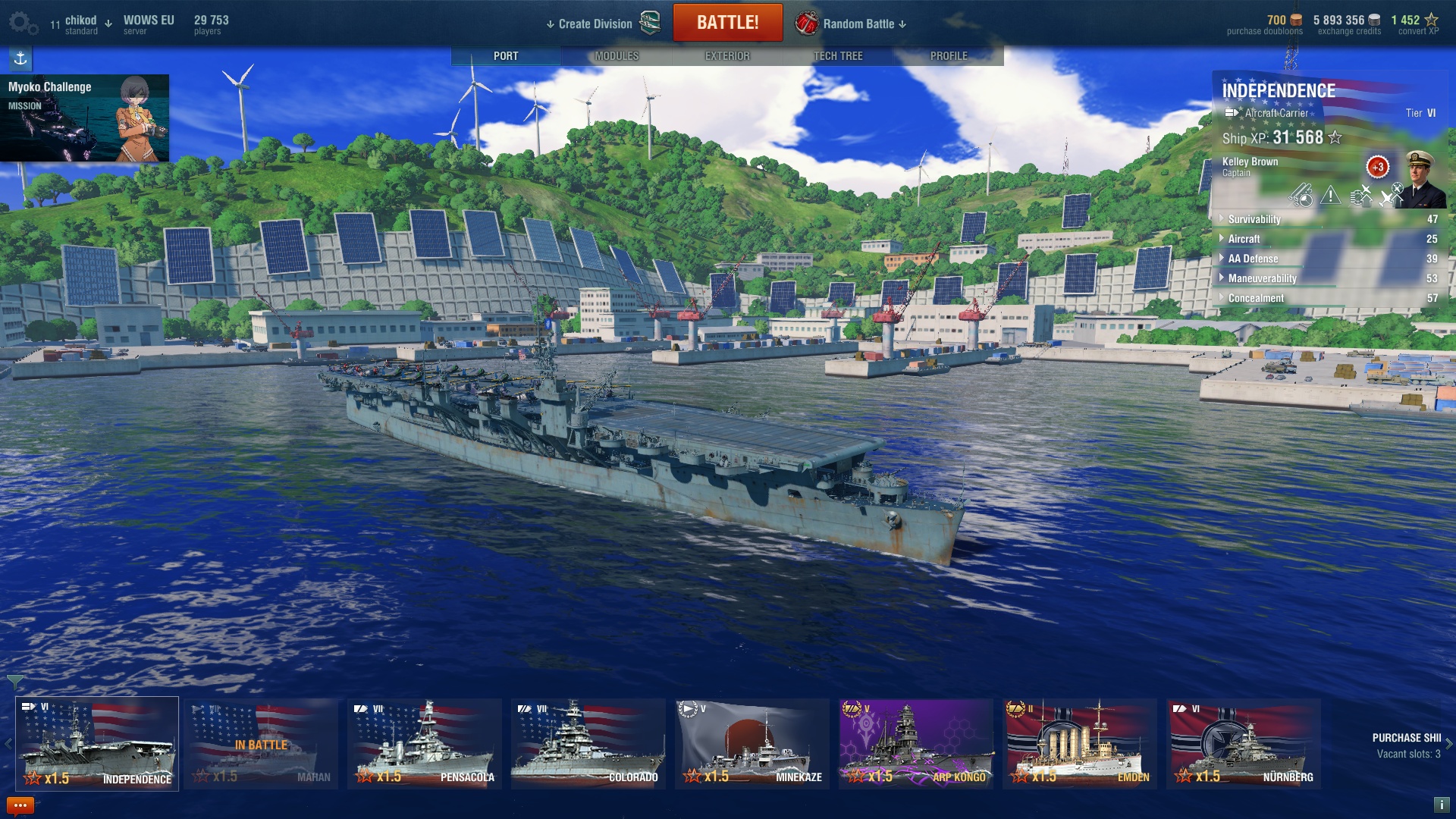The width and height of the screenshot is (1456, 819).
Task: View the Profile tab
Action: 949,56
